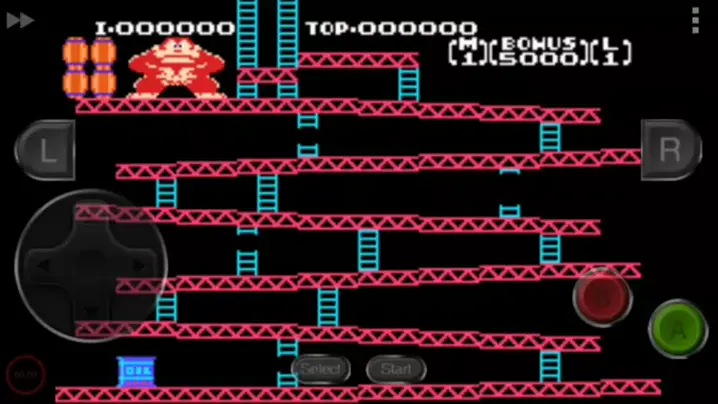Tap the red B button
The width and height of the screenshot is (718, 404).
coord(602,297)
